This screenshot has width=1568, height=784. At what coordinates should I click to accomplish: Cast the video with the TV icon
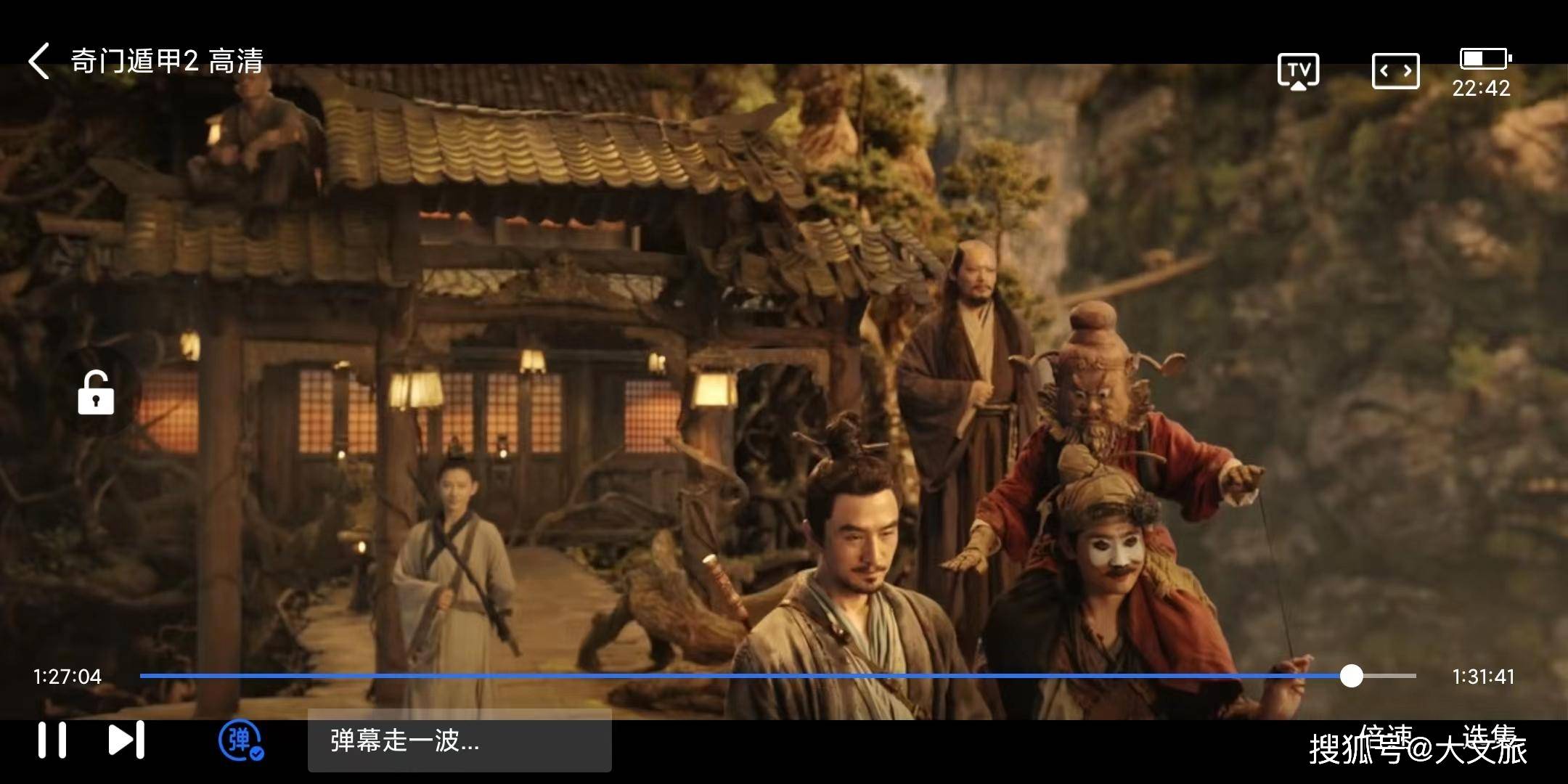pyautogui.click(x=1298, y=71)
